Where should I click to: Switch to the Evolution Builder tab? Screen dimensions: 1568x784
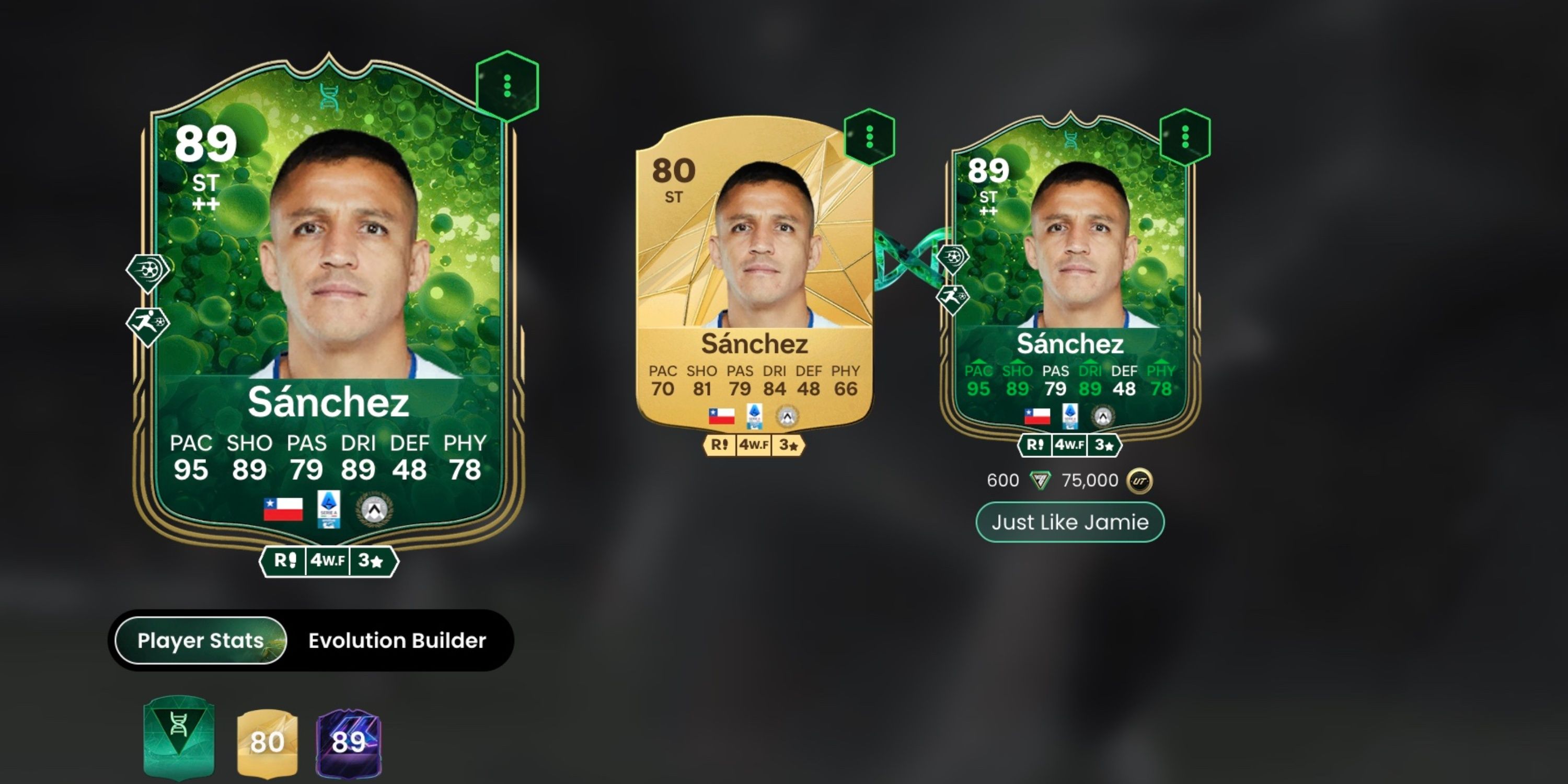coord(396,640)
